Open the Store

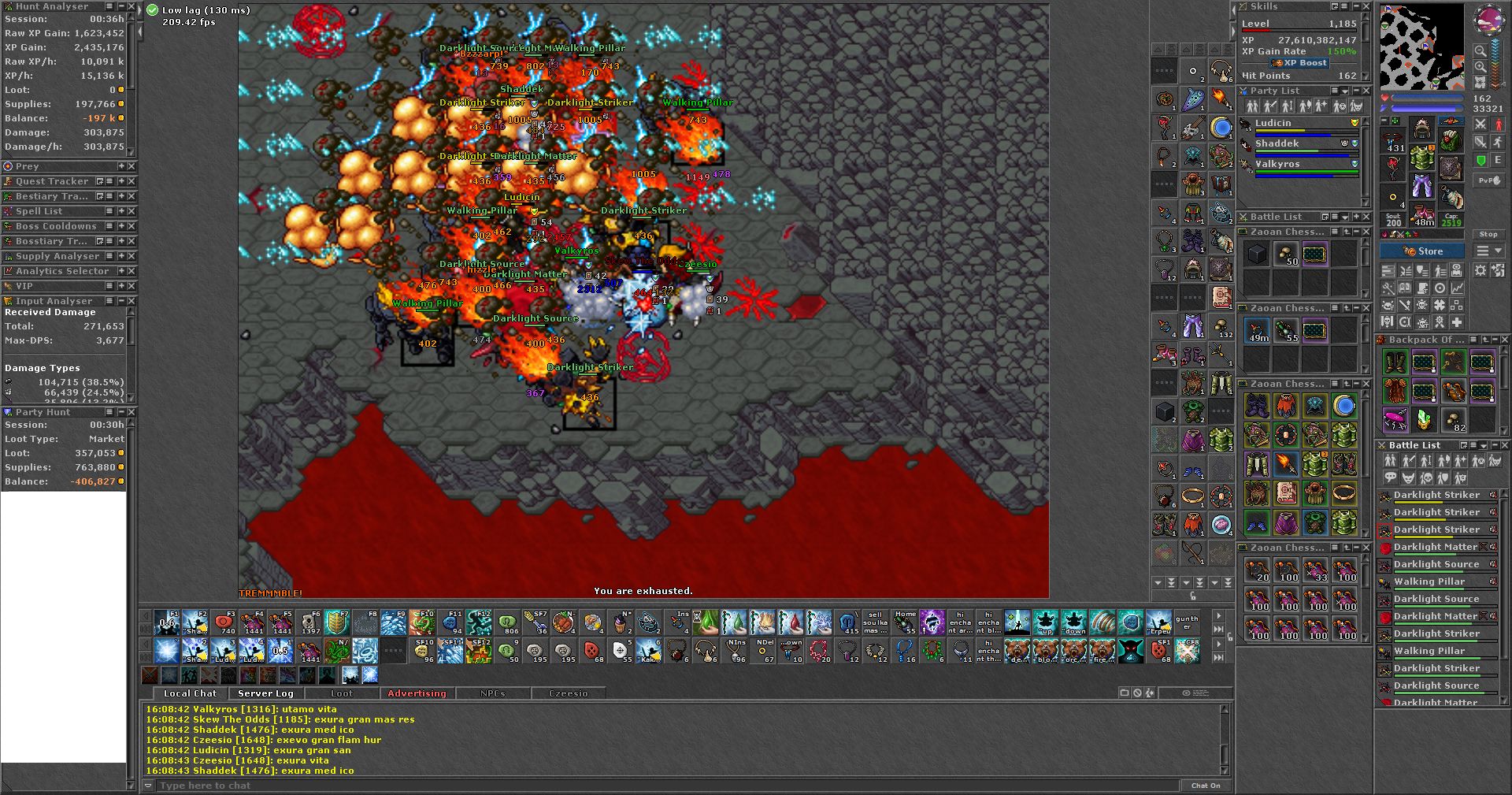point(1422,251)
